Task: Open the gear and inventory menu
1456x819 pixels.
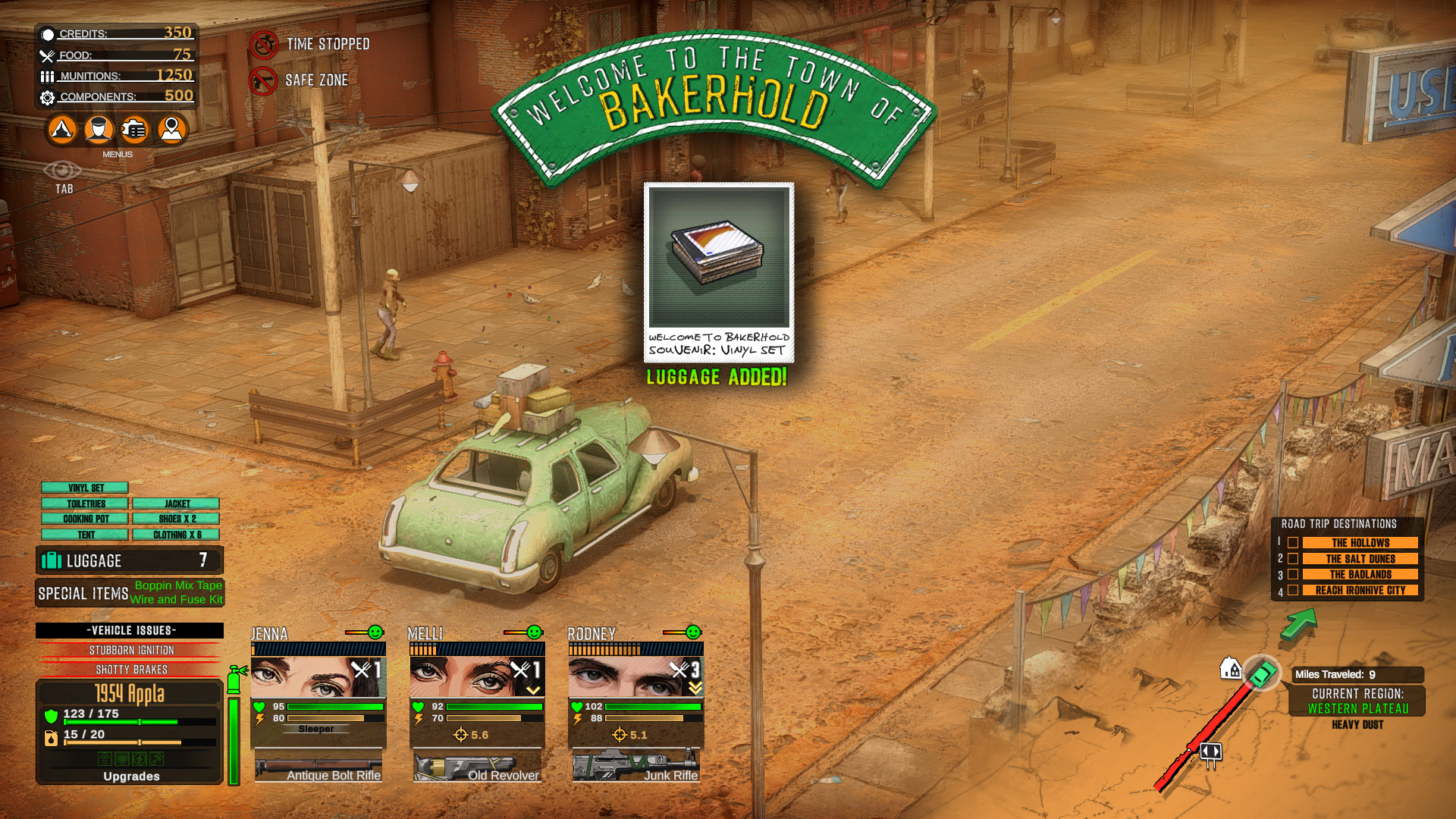Action: [134, 130]
